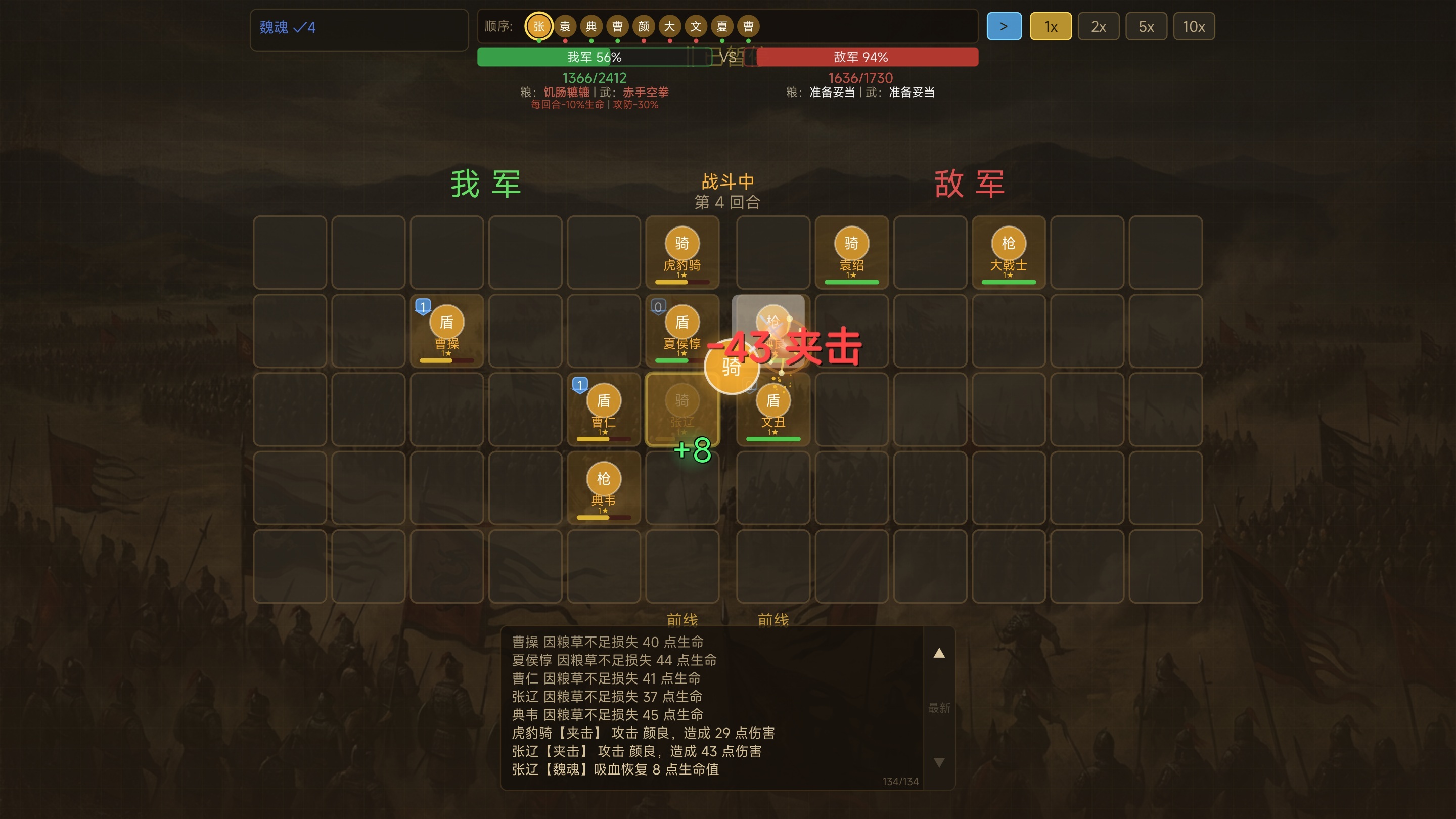Set battle speed to 5x
This screenshot has width=1456, height=819.
point(1146,26)
